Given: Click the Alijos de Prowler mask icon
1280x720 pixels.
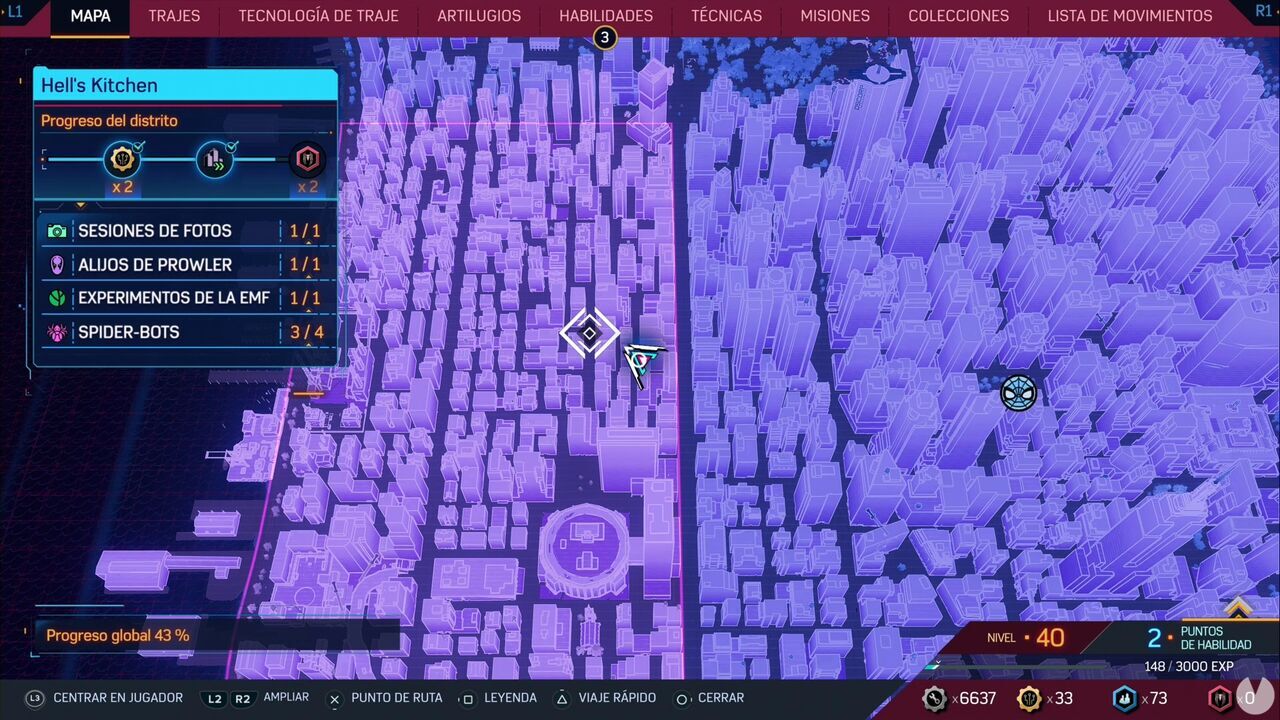Looking at the screenshot, I should (x=57, y=265).
